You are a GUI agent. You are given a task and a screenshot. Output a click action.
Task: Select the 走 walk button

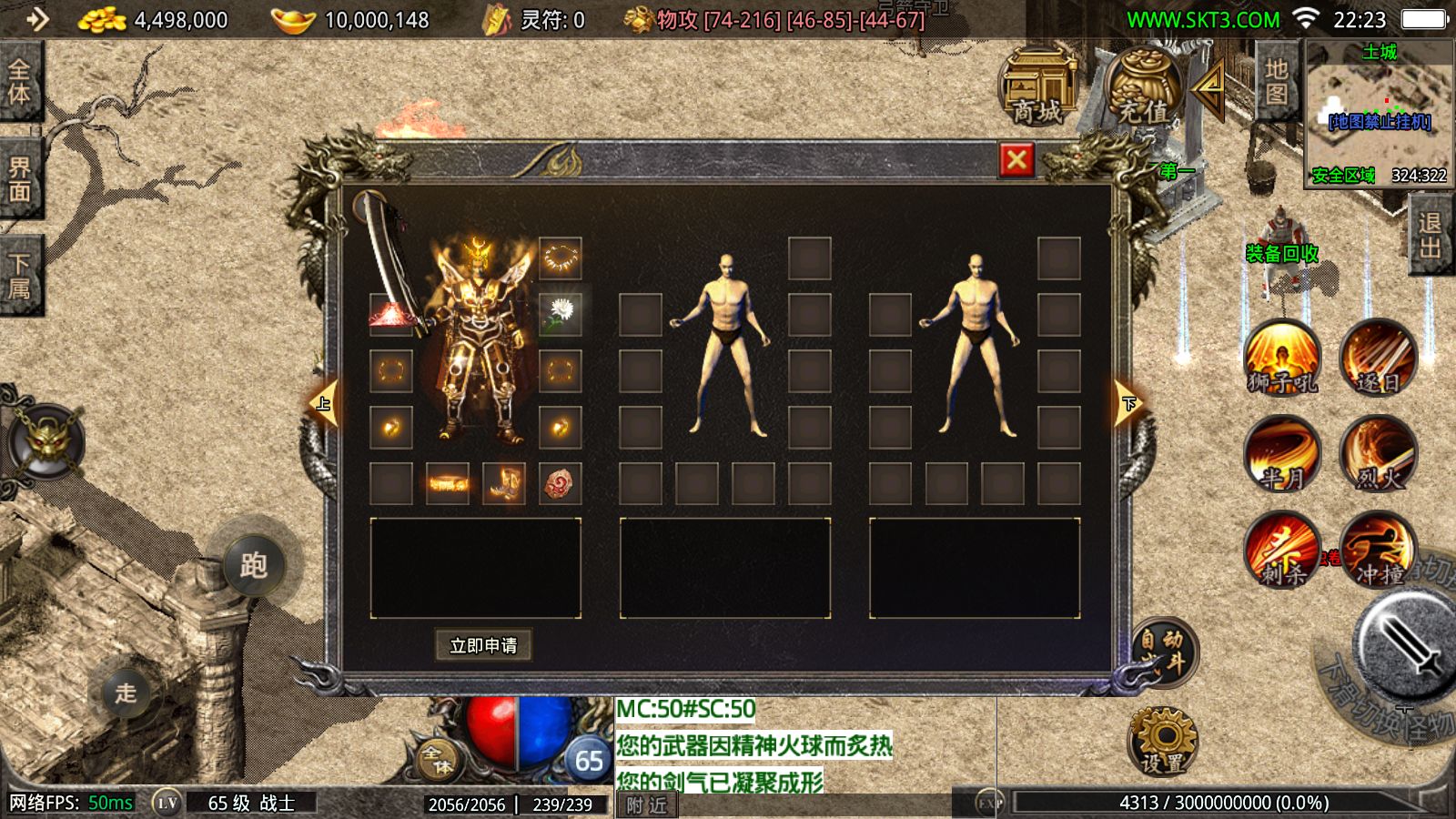126,693
